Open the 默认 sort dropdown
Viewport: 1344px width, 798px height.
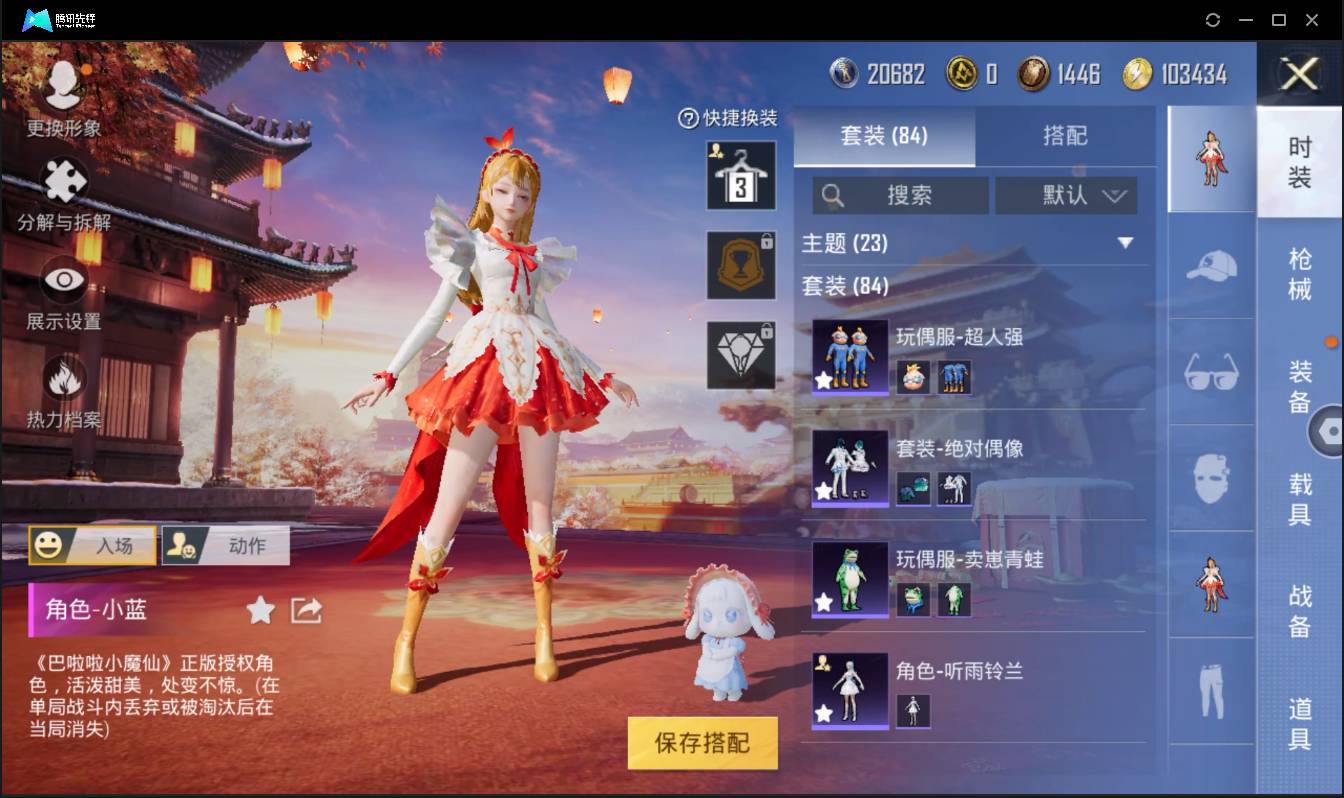tap(1066, 195)
